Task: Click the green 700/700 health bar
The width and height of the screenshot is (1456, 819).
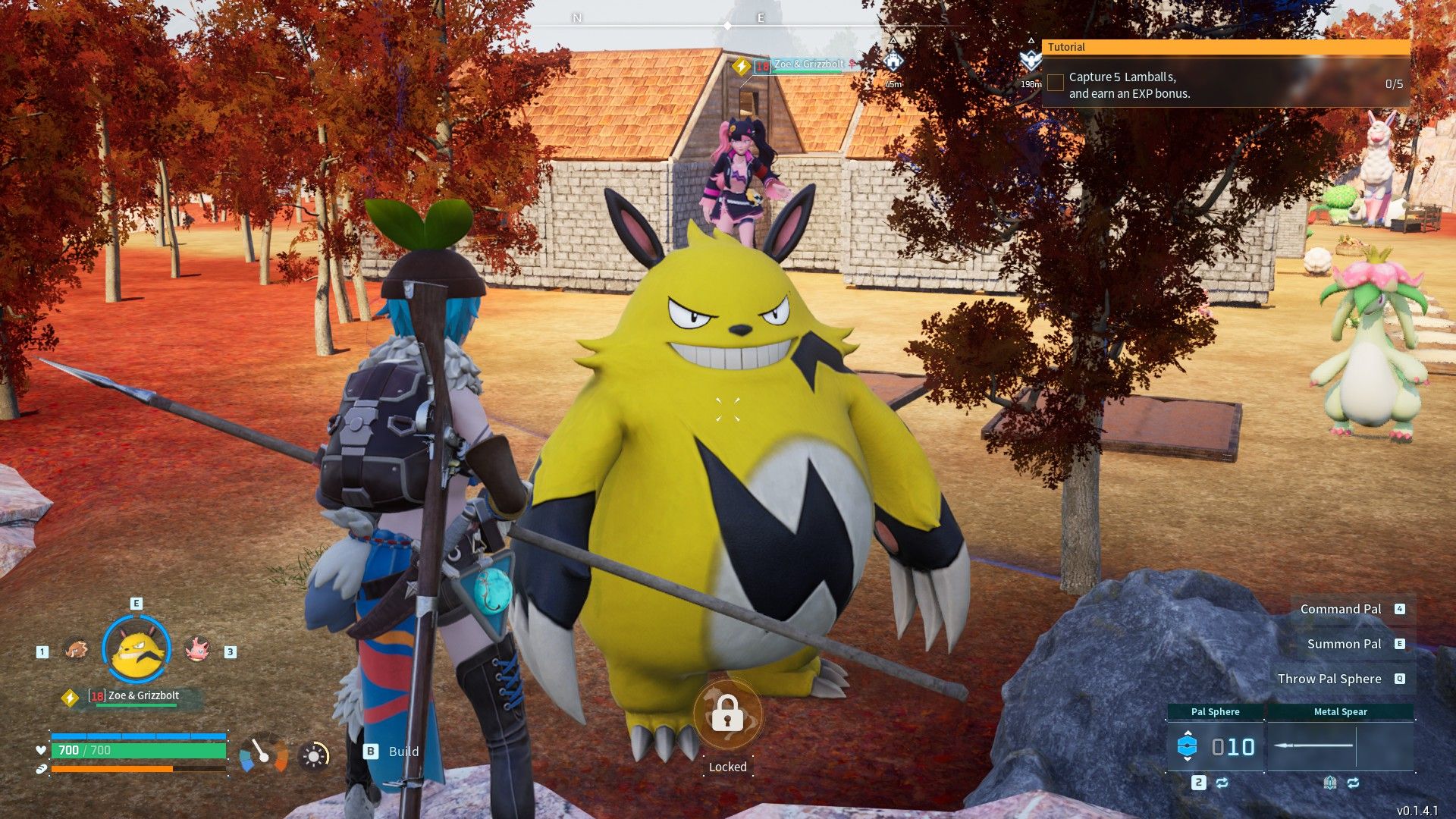Action: point(136,750)
